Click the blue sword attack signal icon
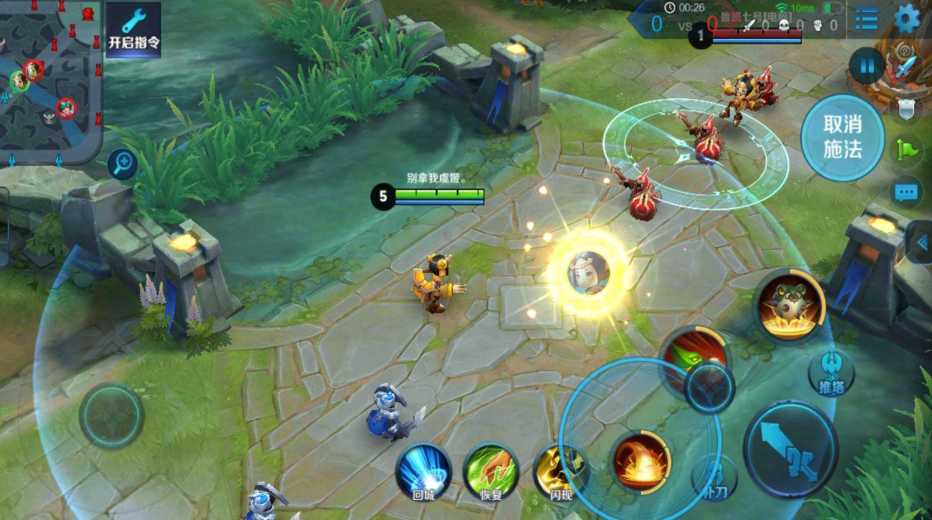This screenshot has height=520, width=932. click(907, 66)
